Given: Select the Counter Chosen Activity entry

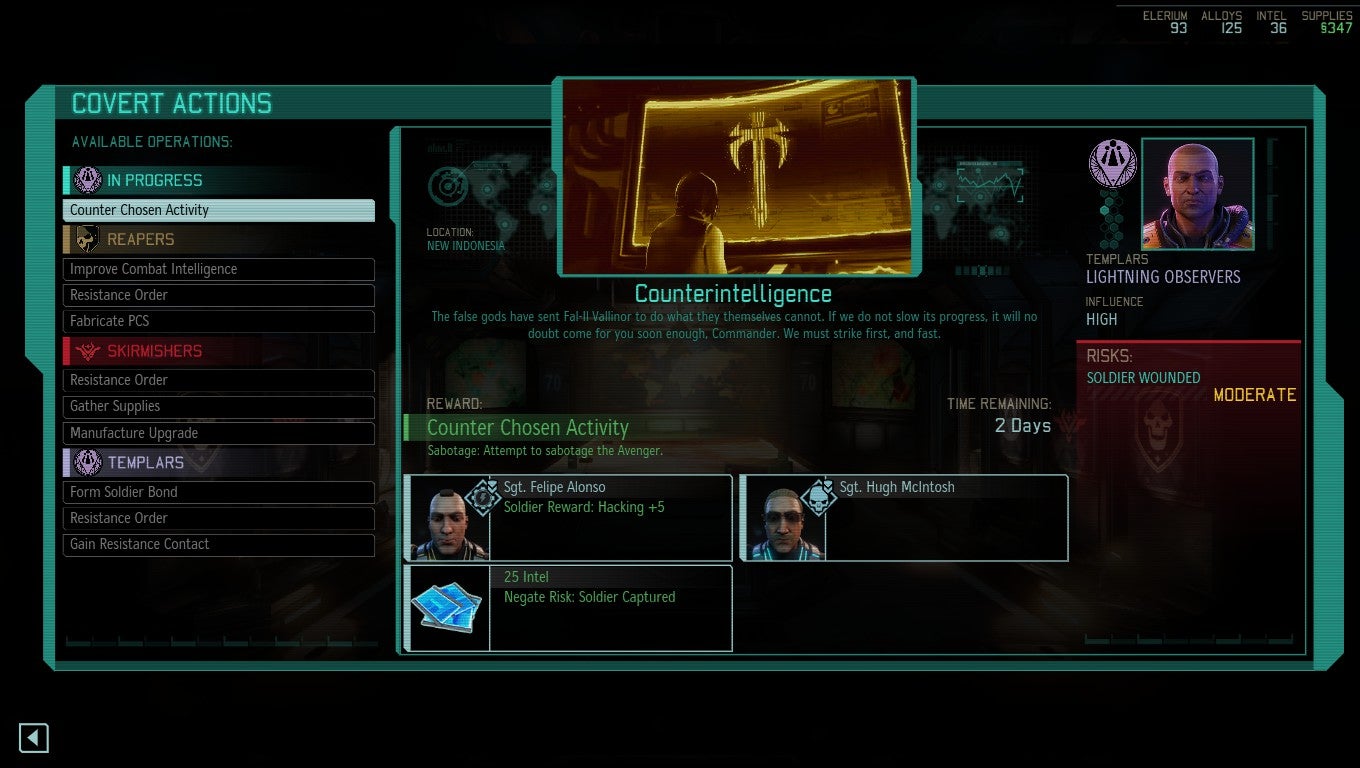Looking at the screenshot, I should coord(219,210).
